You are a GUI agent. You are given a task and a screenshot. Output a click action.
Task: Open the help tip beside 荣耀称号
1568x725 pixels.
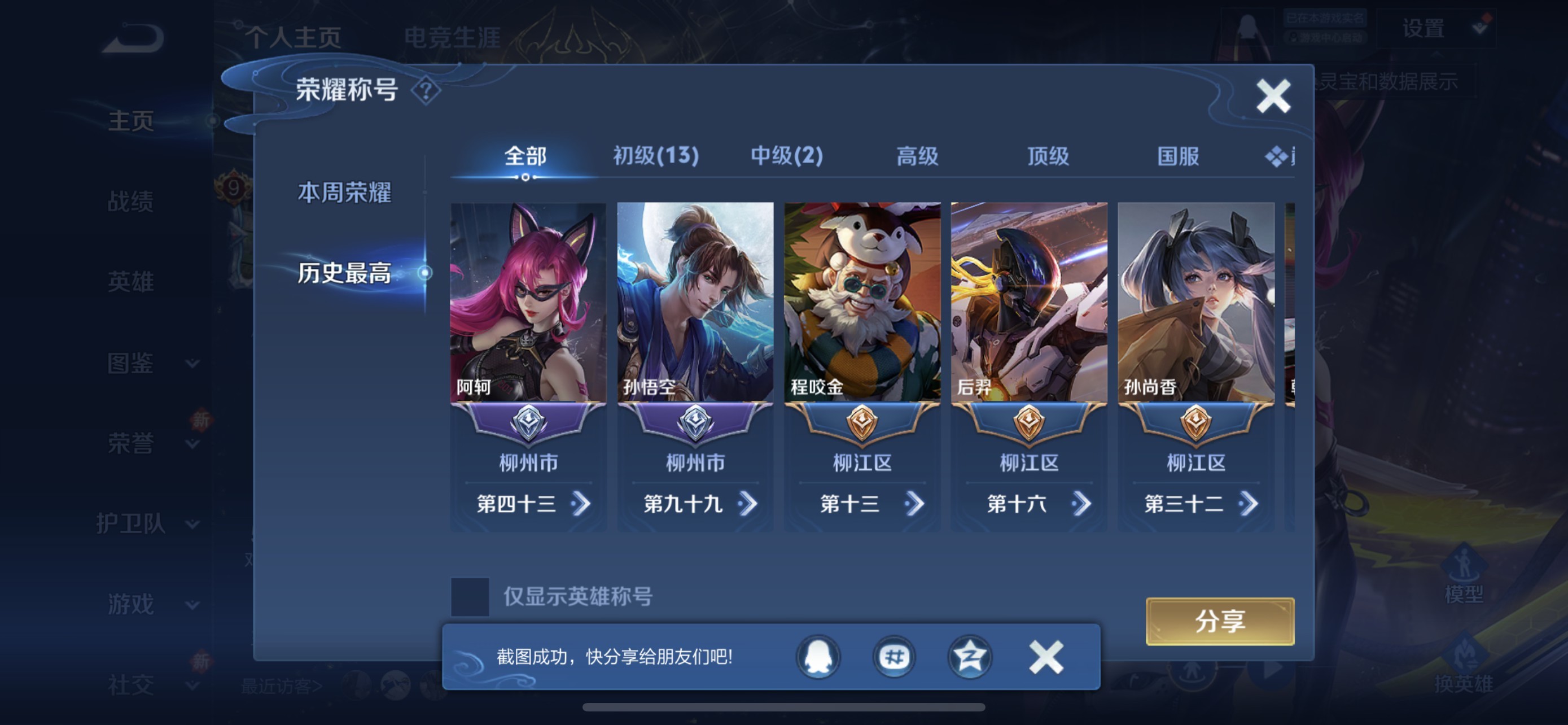click(426, 90)
